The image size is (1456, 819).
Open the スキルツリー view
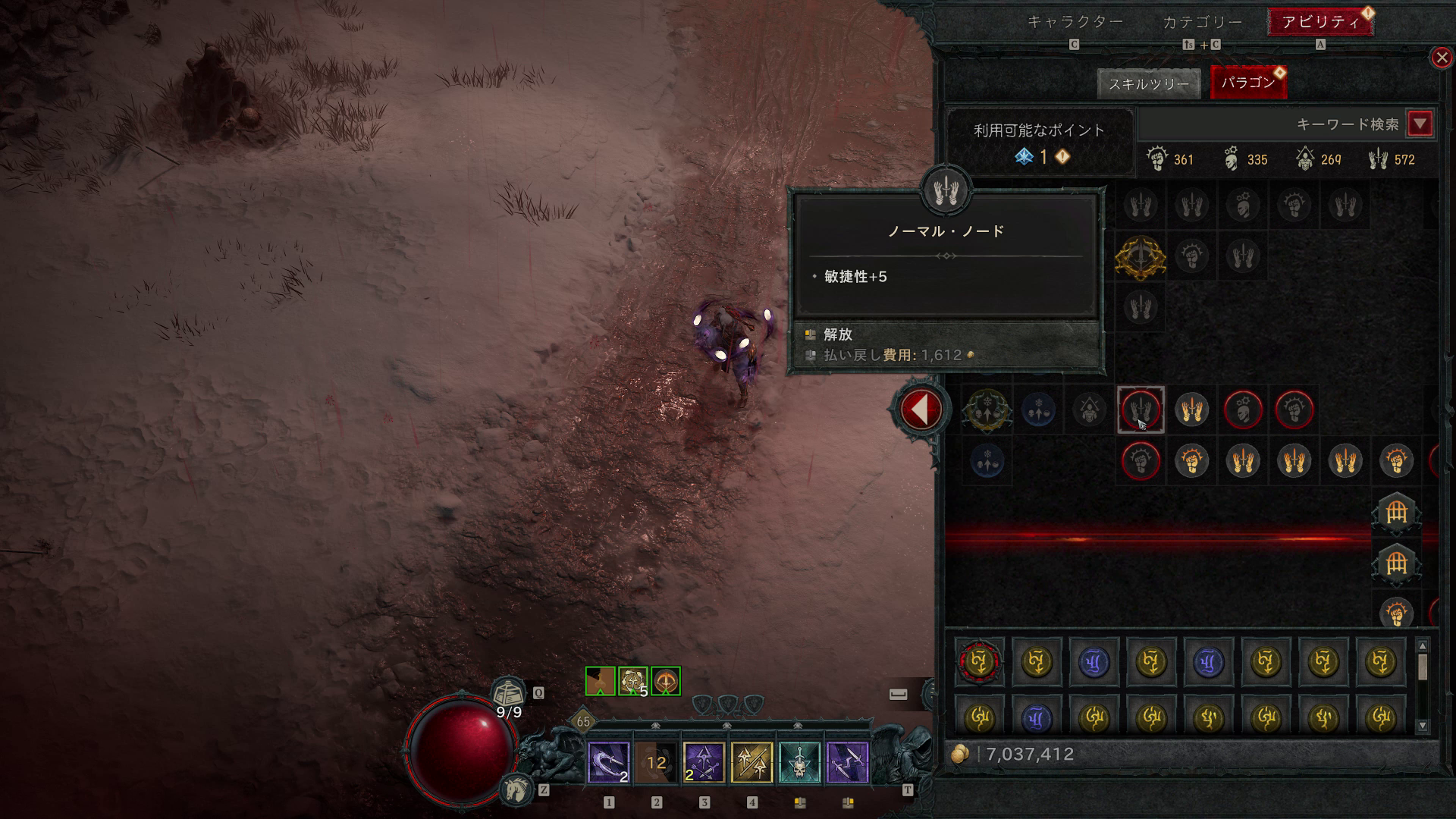click(x=1148, y=83)
